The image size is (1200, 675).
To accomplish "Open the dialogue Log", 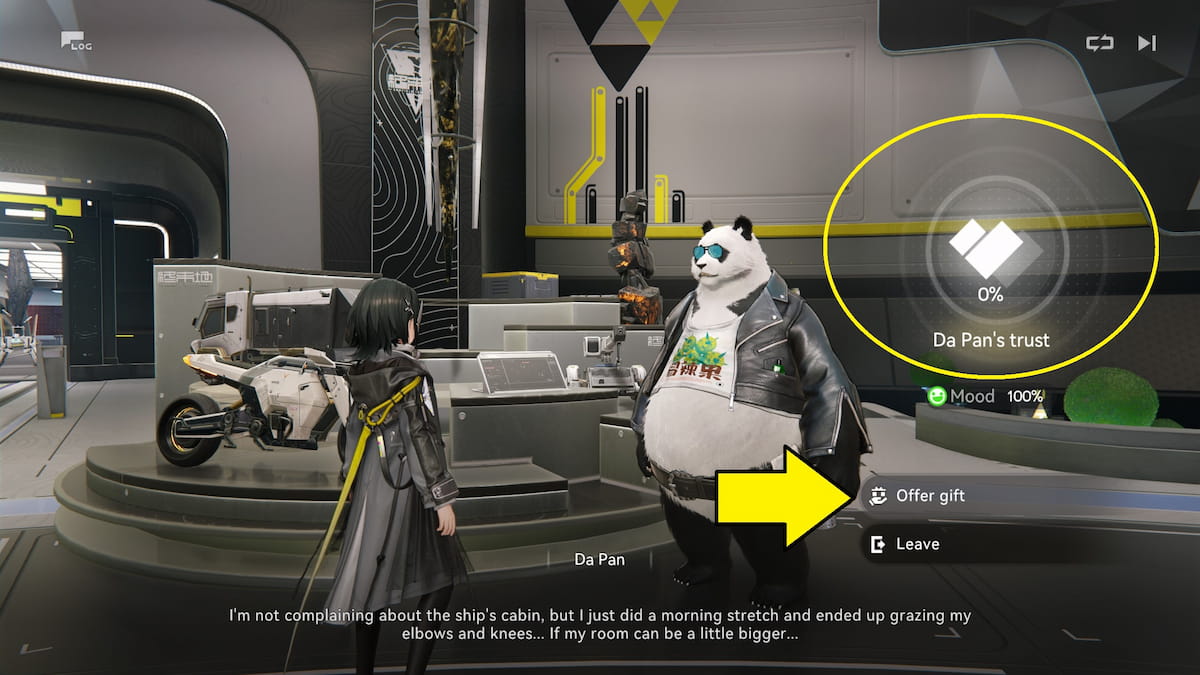I will click(73, 41).
